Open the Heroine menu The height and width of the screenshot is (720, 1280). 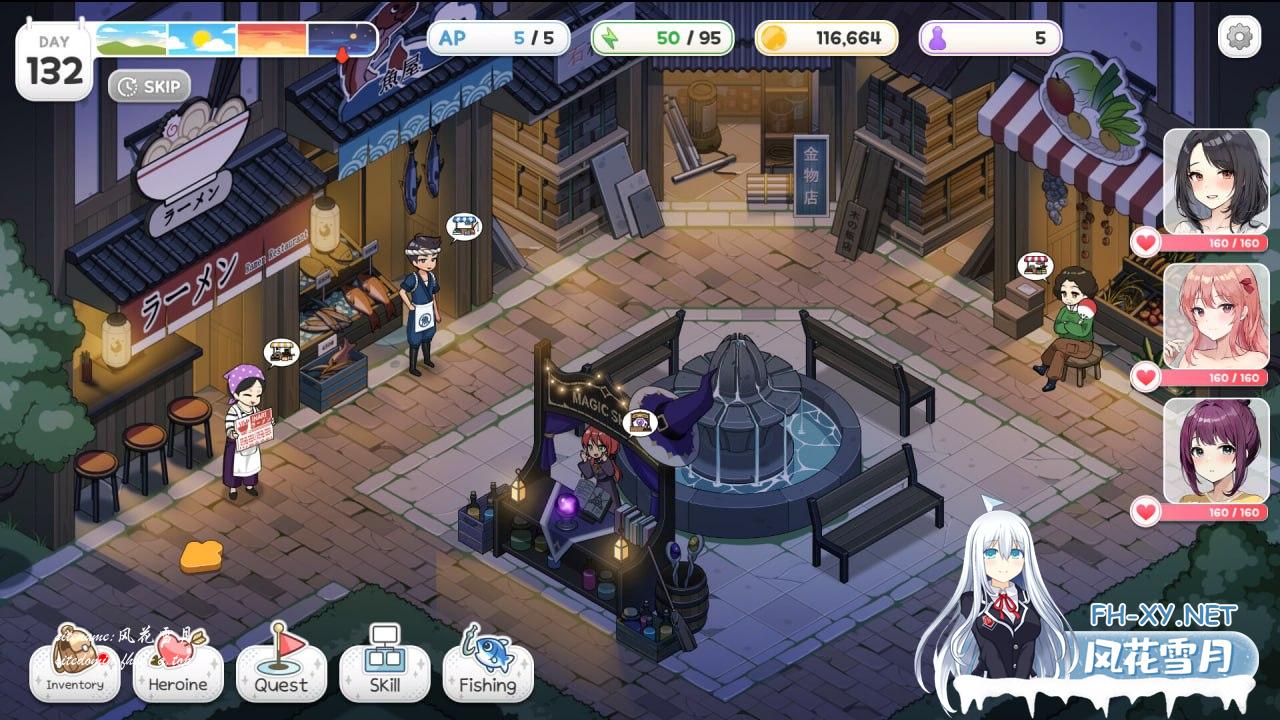click(x=178, y=668)
